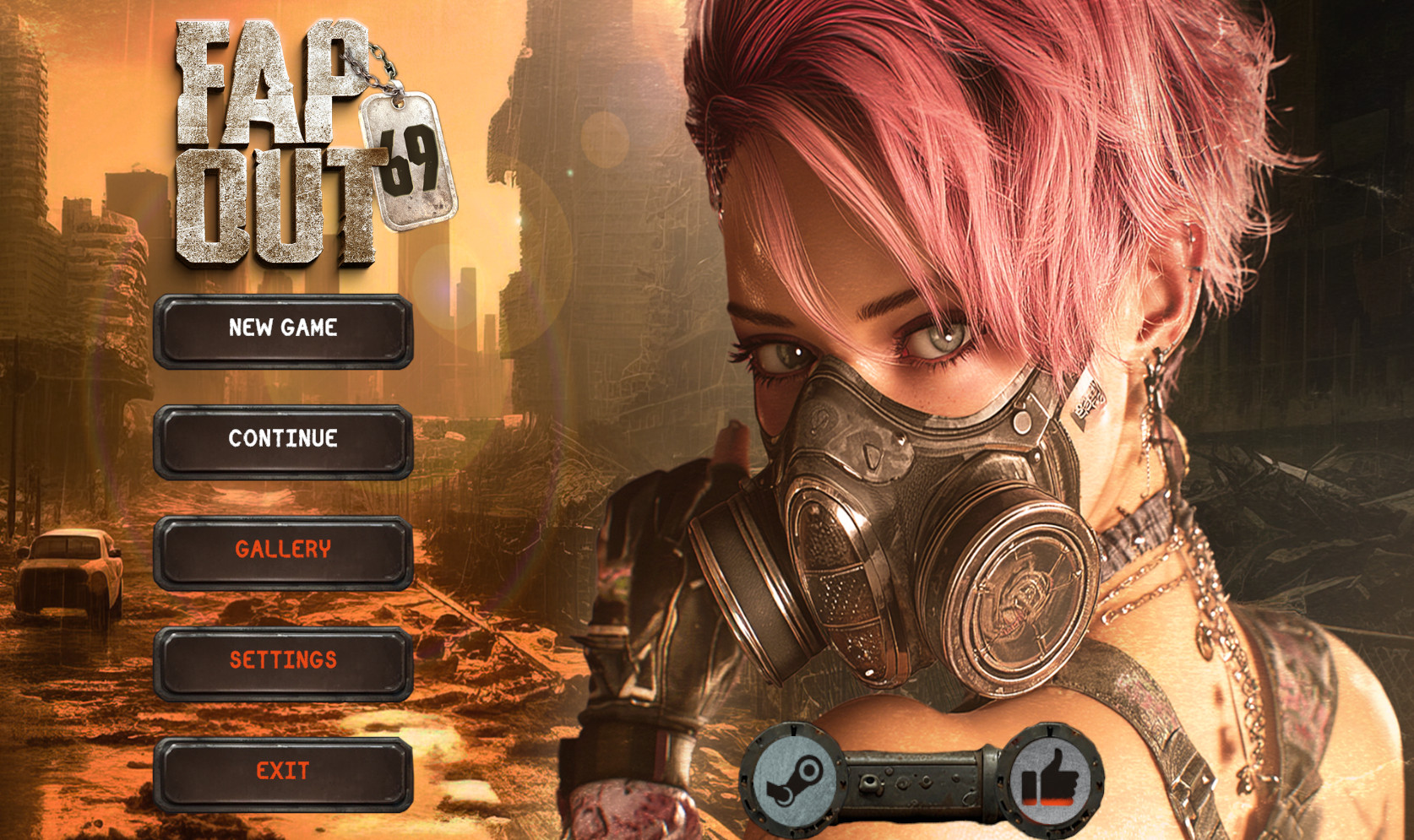Open the Gallery
Image resolution: width=1414 pixels, height=840 pixels.
pos(283,551)
